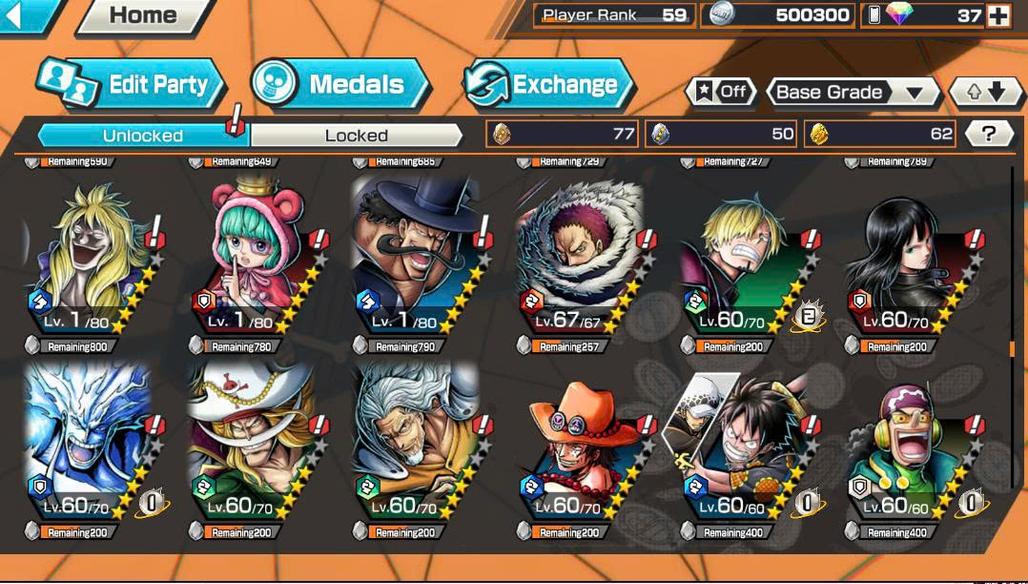Open the Edit Party menu

point(129,84)
